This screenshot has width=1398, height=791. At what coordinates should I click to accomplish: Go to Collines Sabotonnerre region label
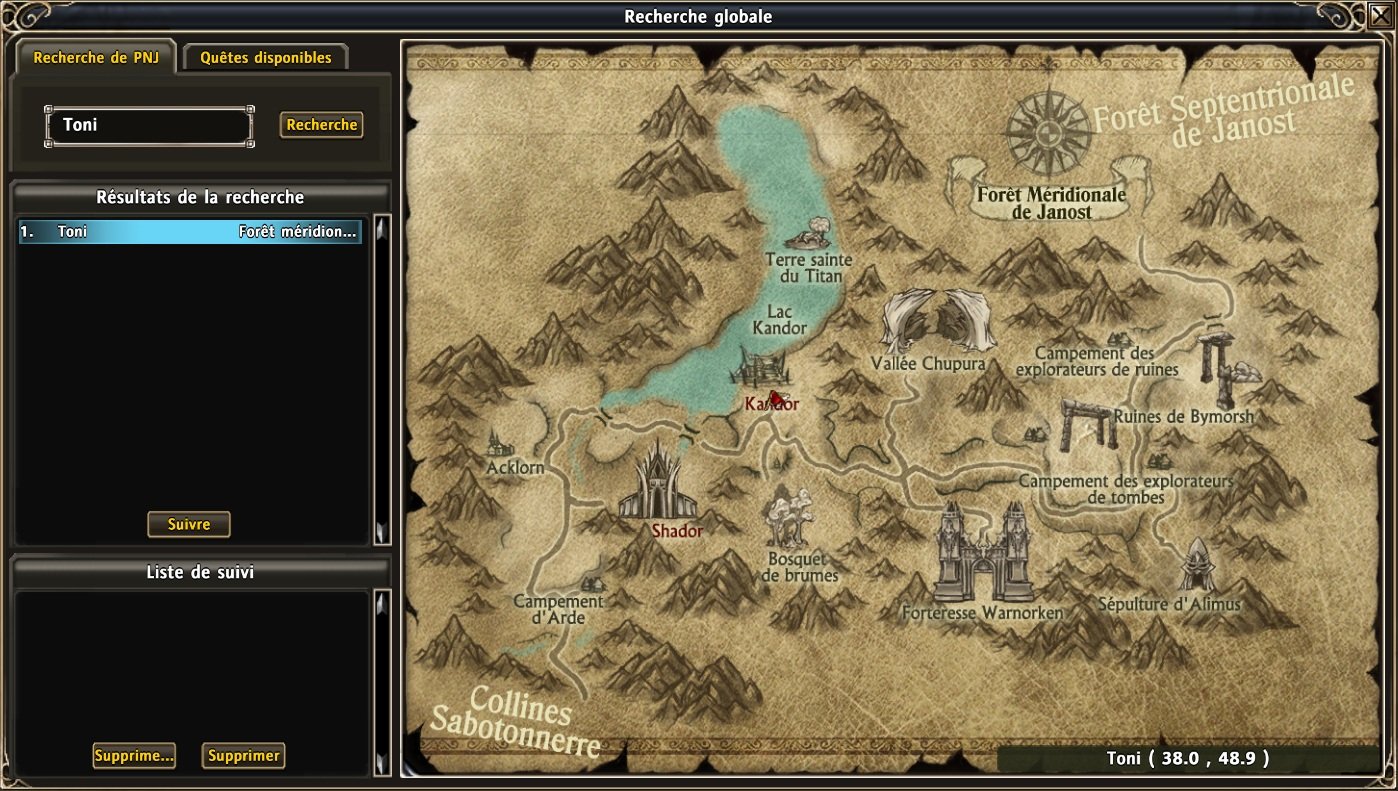[x=519, y=722]
